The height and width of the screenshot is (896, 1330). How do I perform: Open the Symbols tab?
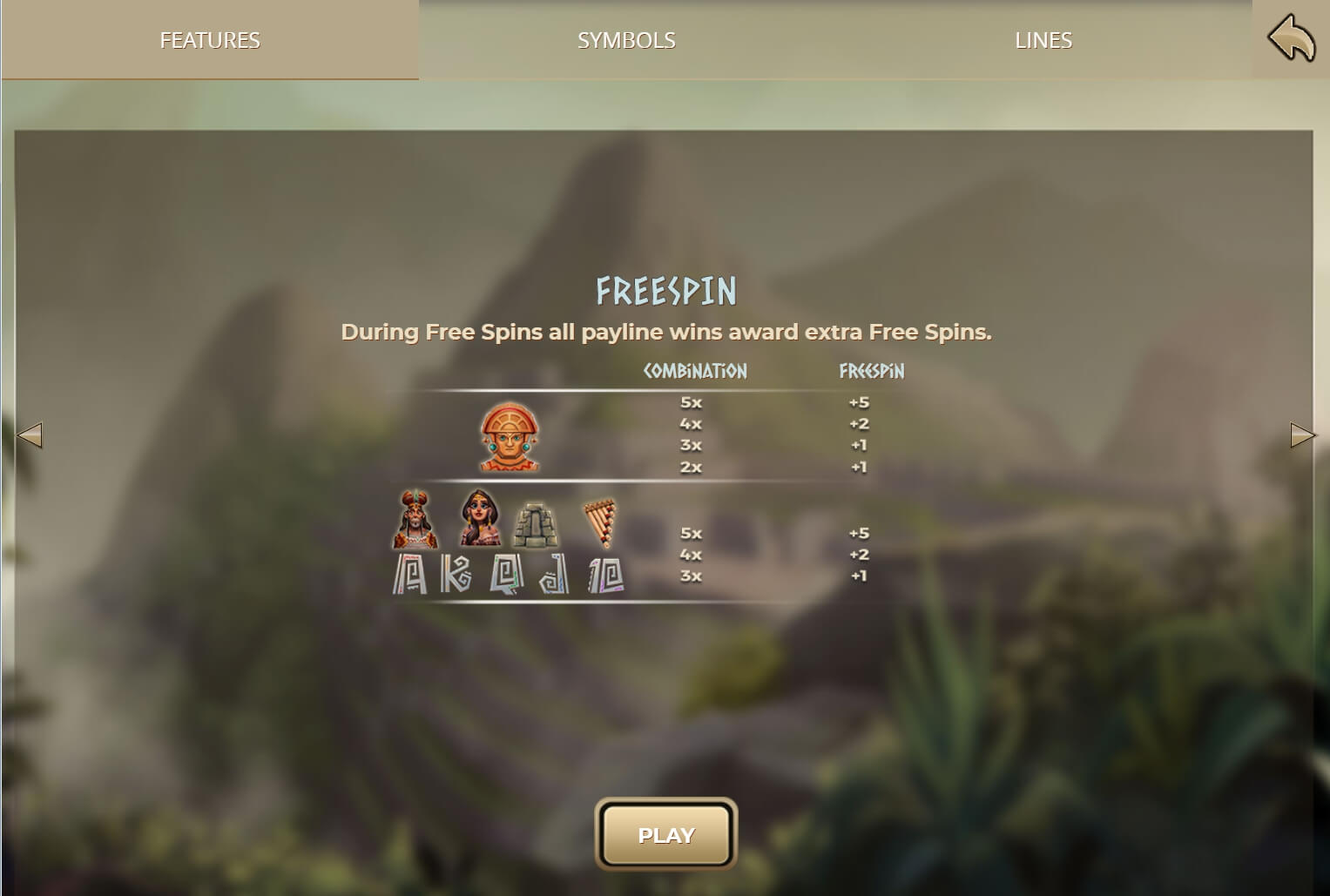pos(626,40)
